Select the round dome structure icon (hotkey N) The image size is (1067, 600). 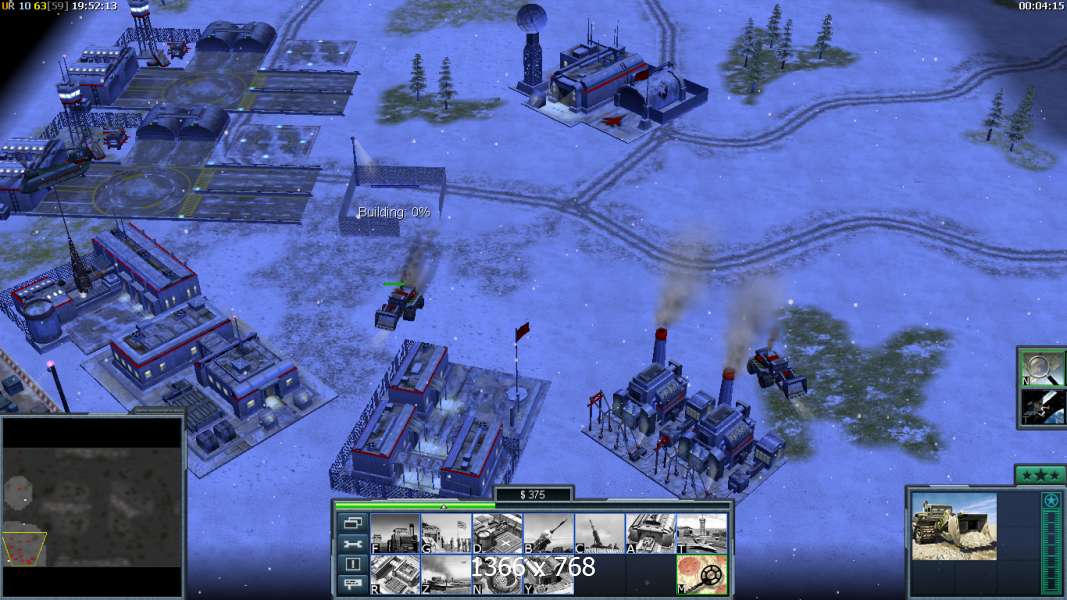(497, 574)
